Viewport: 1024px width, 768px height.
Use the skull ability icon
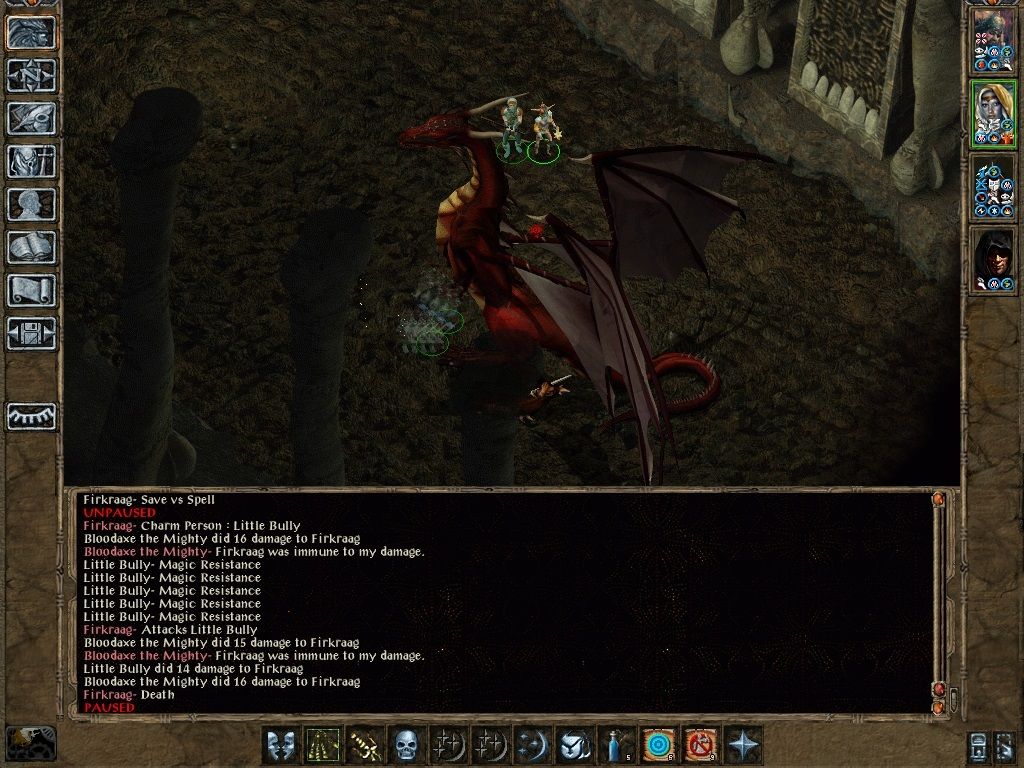click(x=406, y=746)
